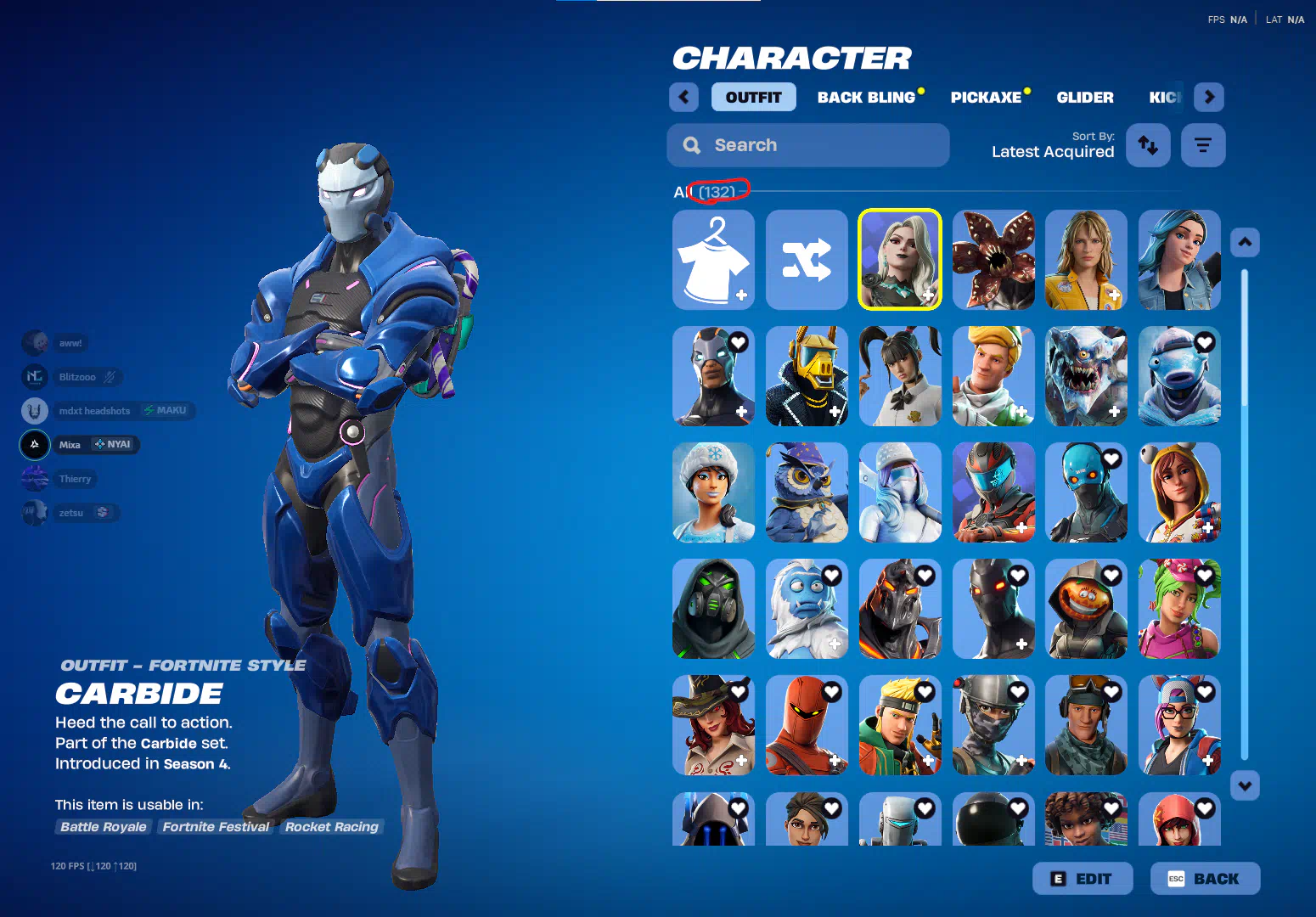The width and height of the screenshot is (1316, 917).
Task: Click the scroll-down arrow of outfit grid
Action: click(1245, 785)
